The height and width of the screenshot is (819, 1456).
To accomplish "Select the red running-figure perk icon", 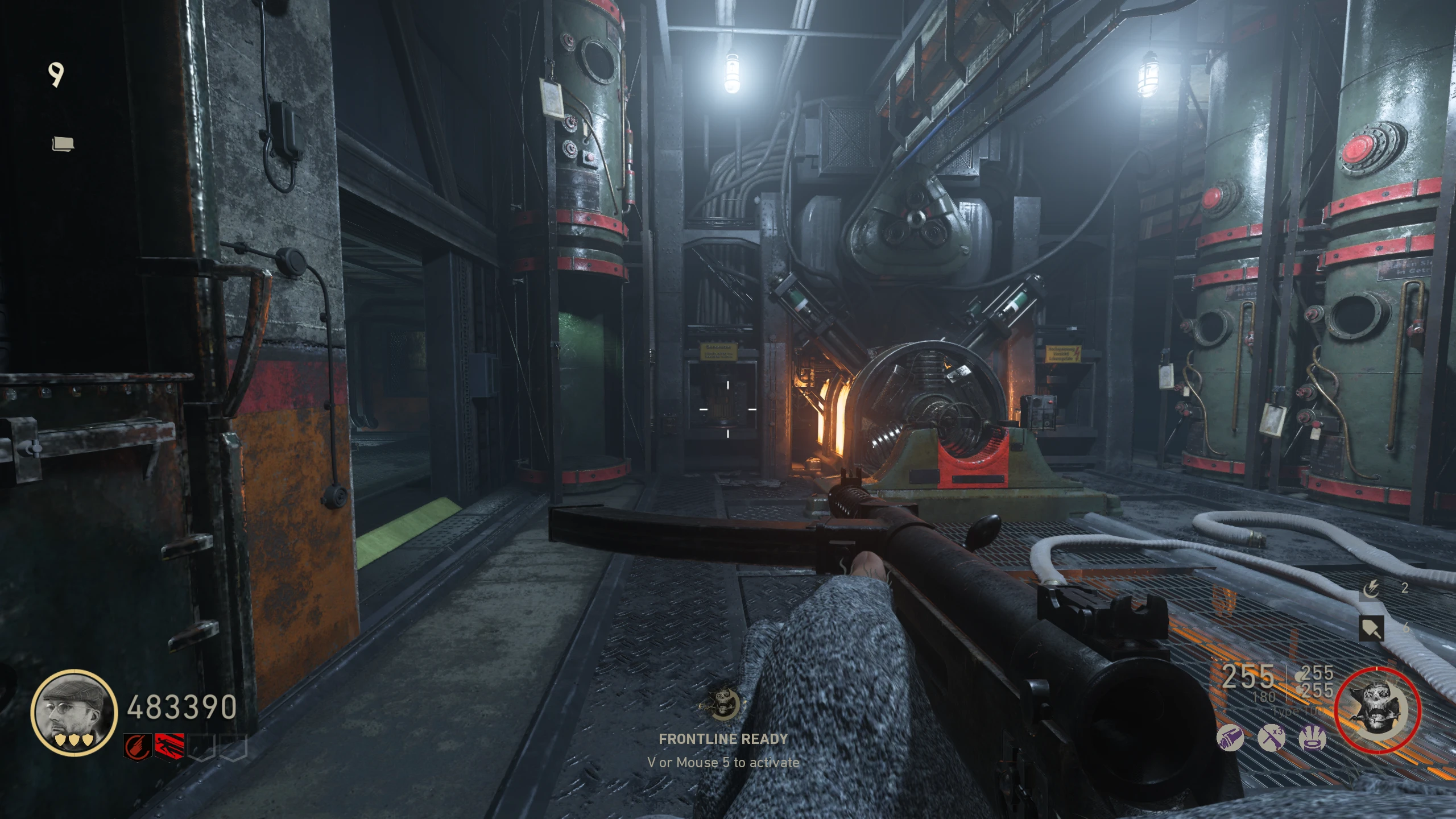I will (x=170, y=747).
